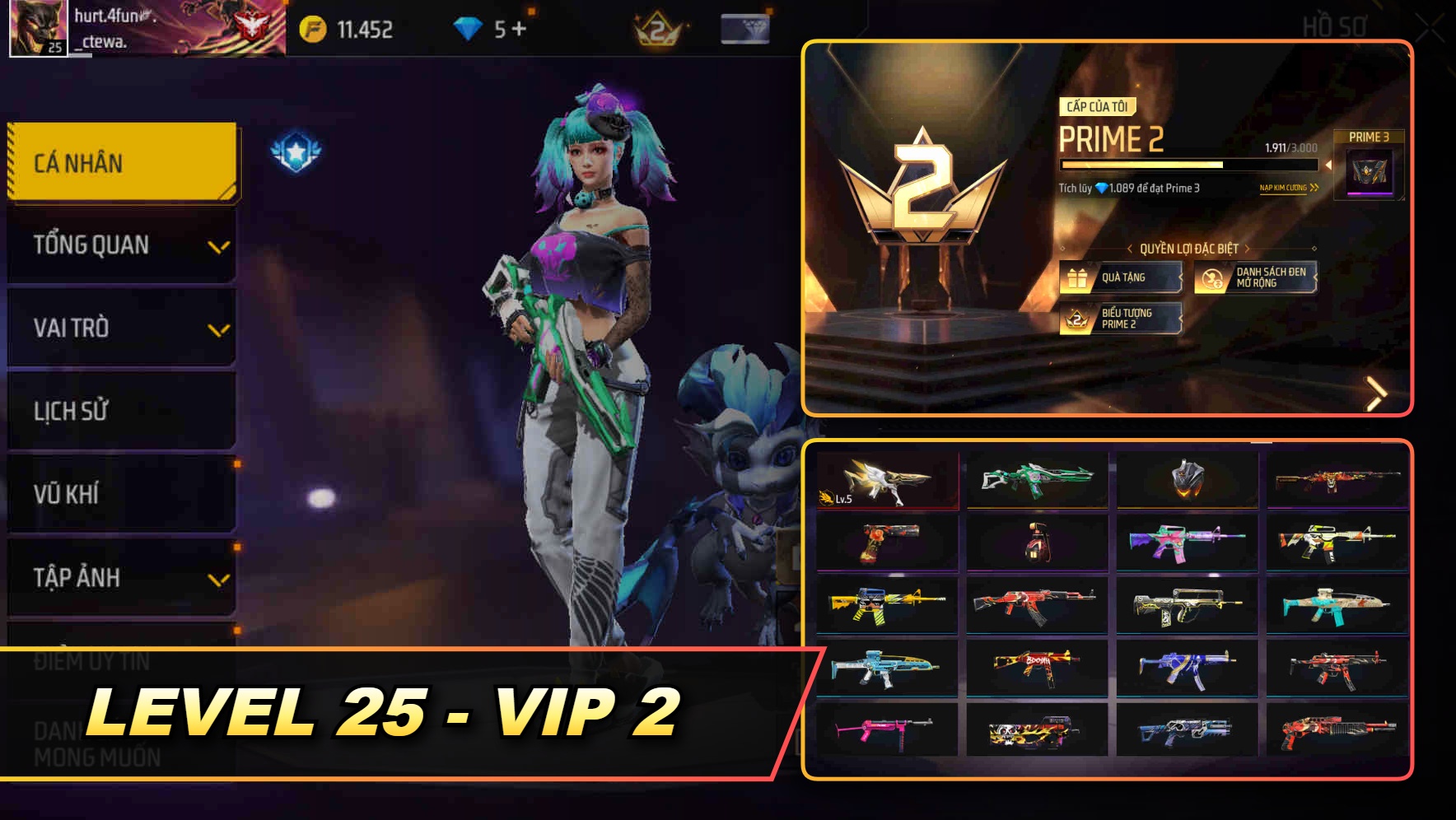This screenshot has height=820, width=1456.
Task: Select the Cá Nhân tab
Action: pos(120,162)
